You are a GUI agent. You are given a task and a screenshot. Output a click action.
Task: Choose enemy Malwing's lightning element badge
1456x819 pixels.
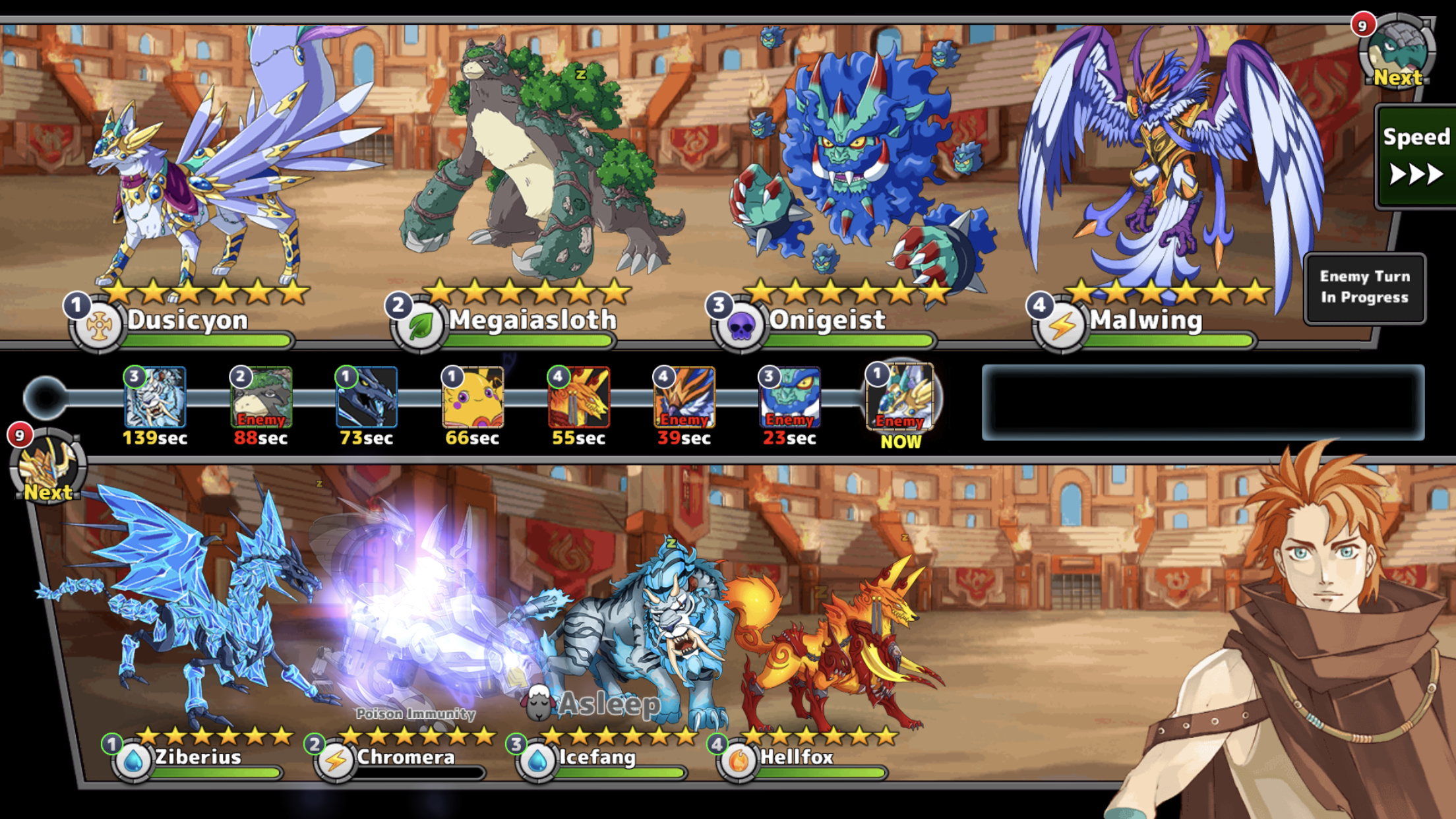coord(1061,326)
